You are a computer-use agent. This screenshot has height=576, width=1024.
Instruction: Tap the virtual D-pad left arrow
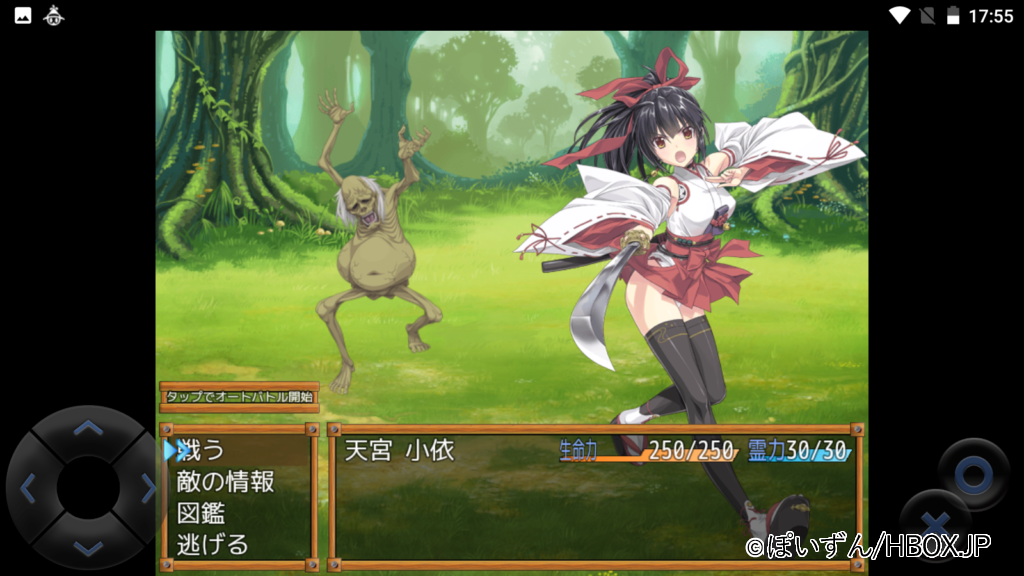(29, 488)
